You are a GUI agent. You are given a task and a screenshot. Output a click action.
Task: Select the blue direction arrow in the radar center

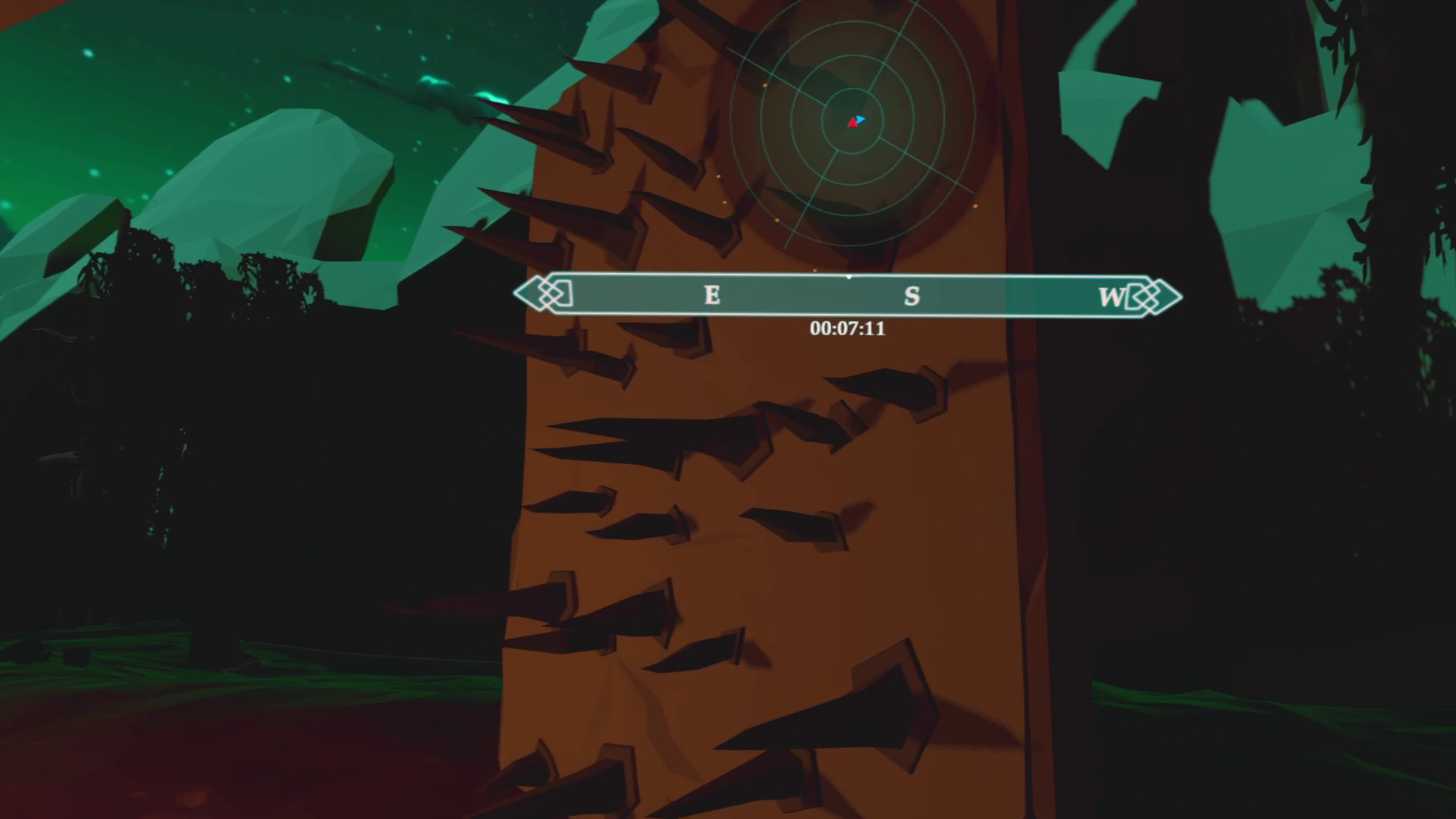[860, 118]
